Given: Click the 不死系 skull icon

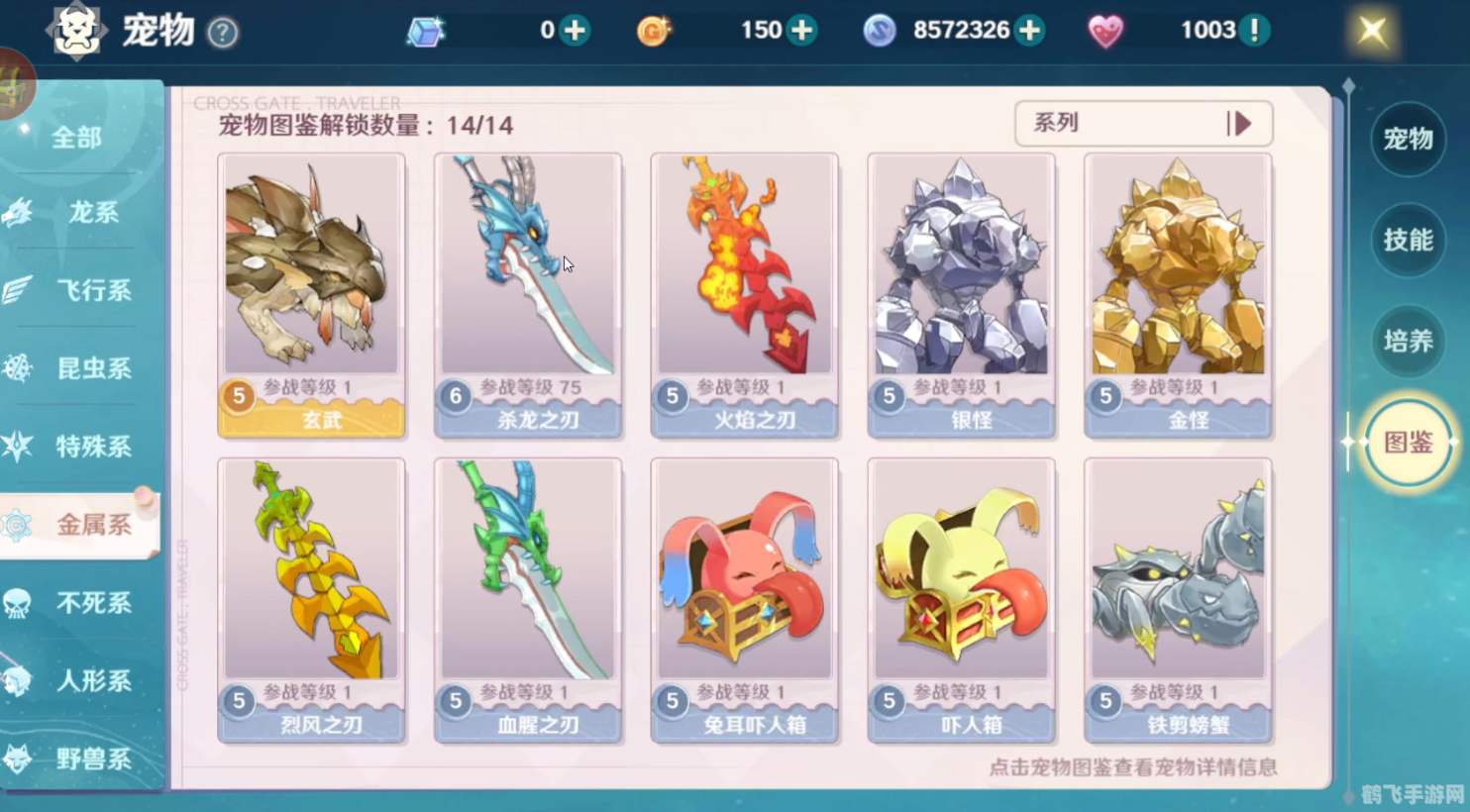Looking at the screenshot, I should 18,603.
